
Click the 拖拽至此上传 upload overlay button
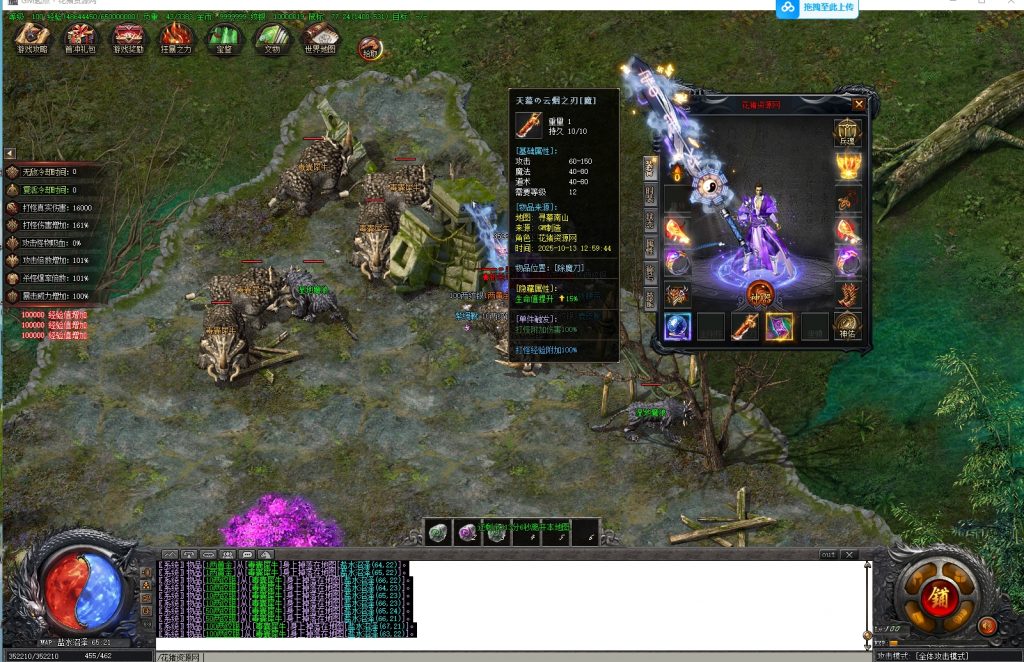[x=817, y=8]
